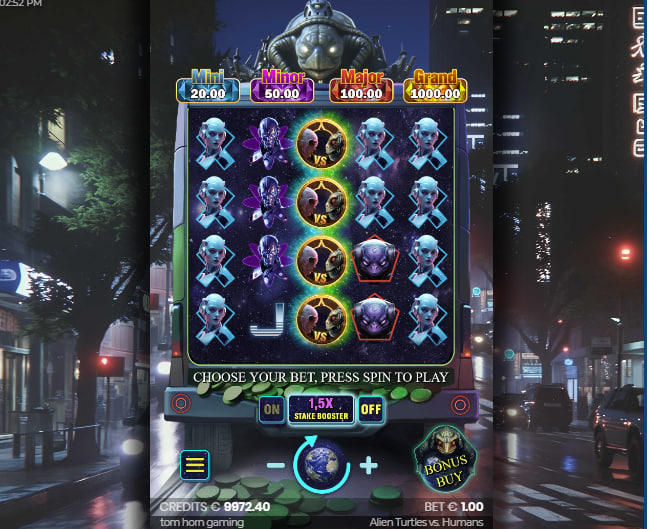Select the 1,5X Stake Booster panel

(321, 408)
